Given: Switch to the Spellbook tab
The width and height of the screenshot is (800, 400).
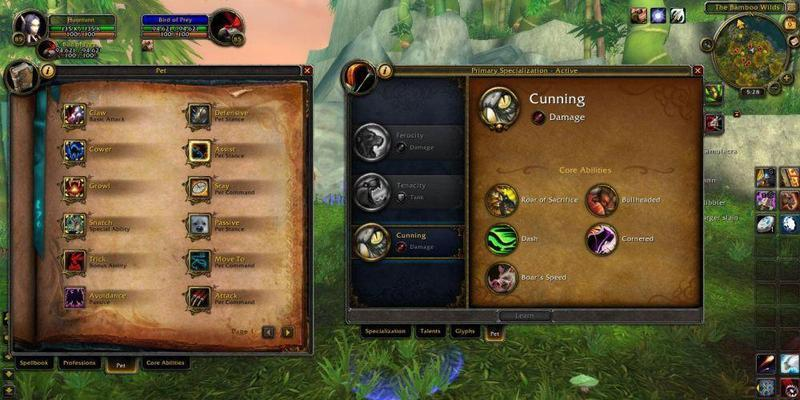Looking at the screenshot, I should coord(33,363).
